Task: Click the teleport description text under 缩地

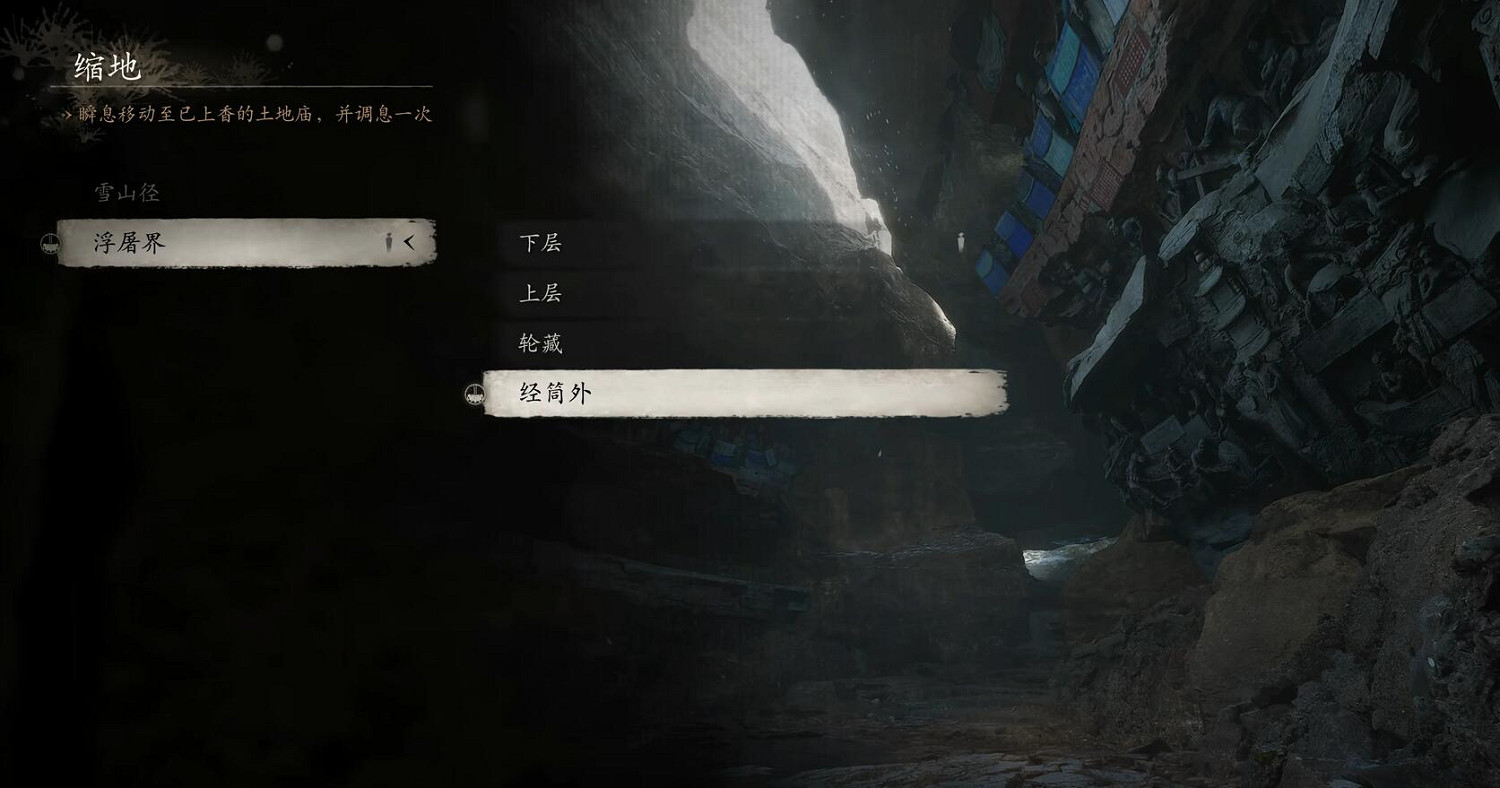Action: 250,115
